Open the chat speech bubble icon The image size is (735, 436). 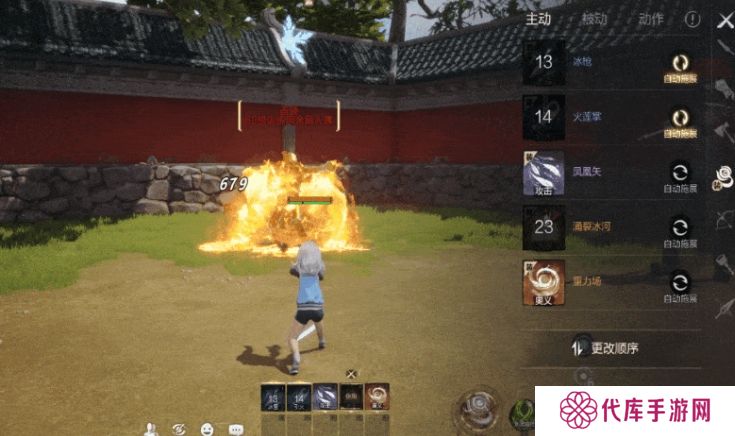[x=236, y=429]
